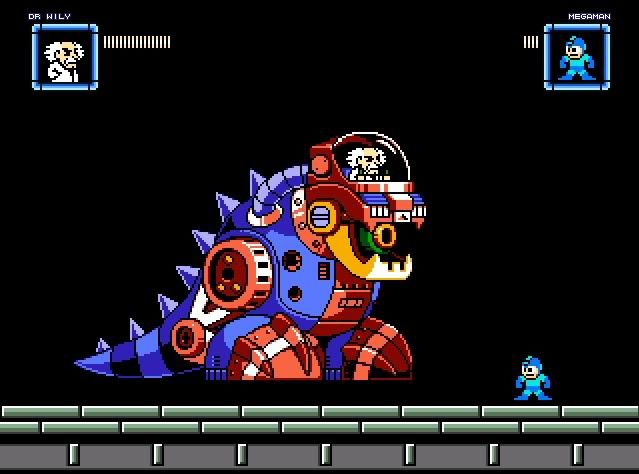This screenshot has height=474, width=639.
Task: Select the Mega Man portrait icon
Action: (x=576, y=56)
